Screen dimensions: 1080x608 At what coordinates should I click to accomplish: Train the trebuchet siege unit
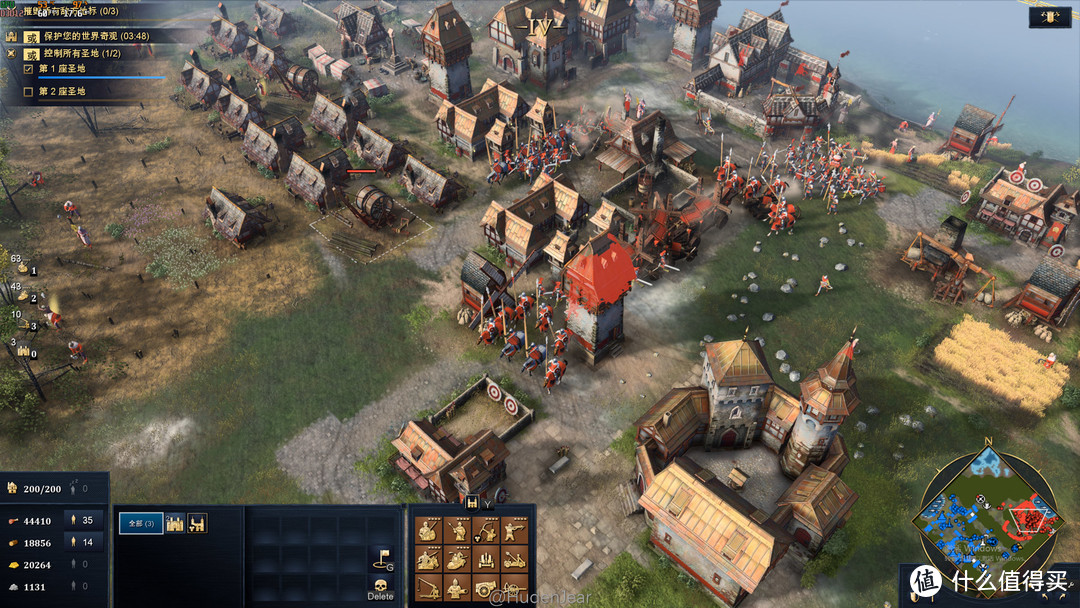428,587
